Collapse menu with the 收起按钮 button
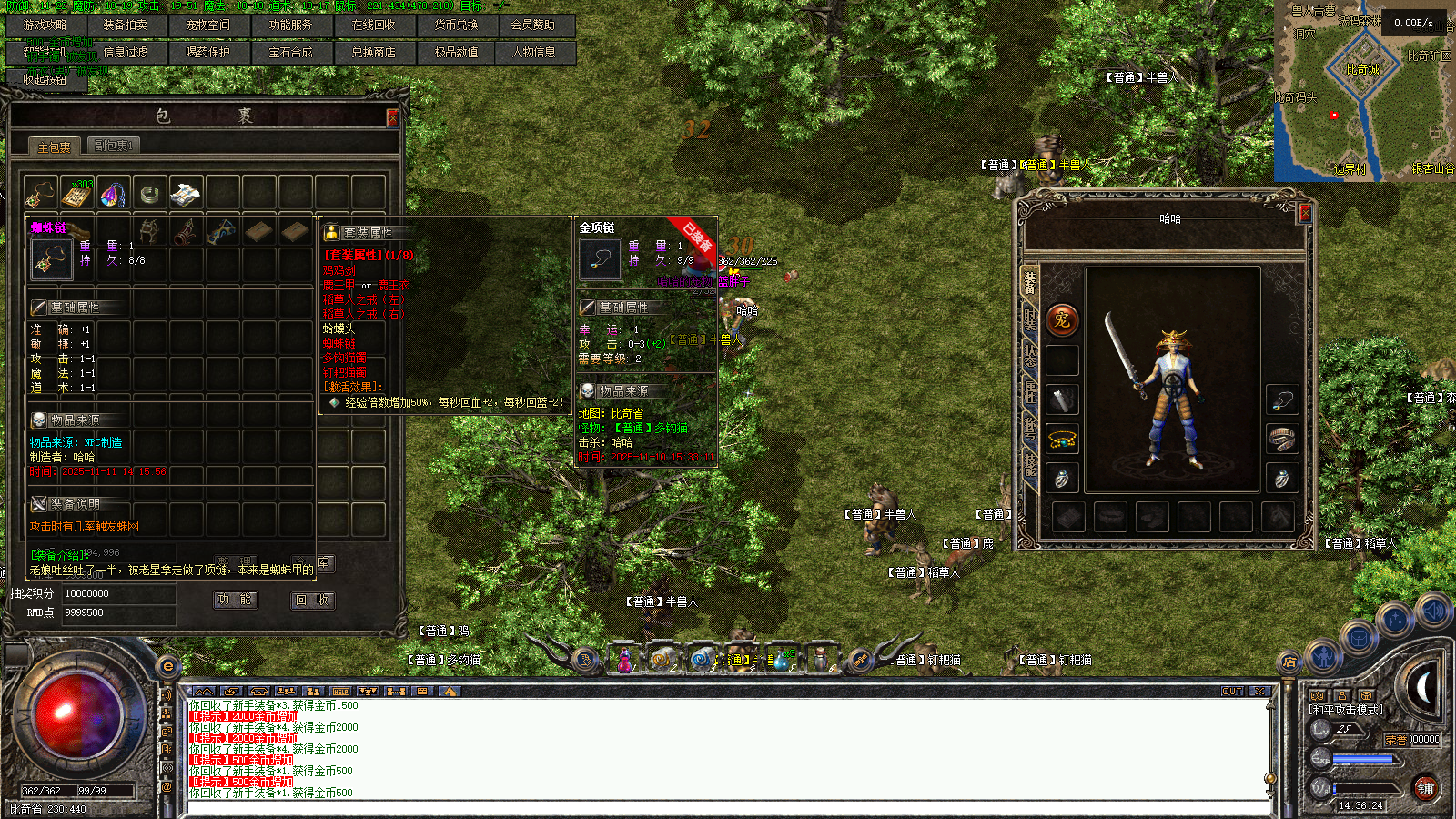Viewport: 1456px width, 819px height. pos(45,80)
